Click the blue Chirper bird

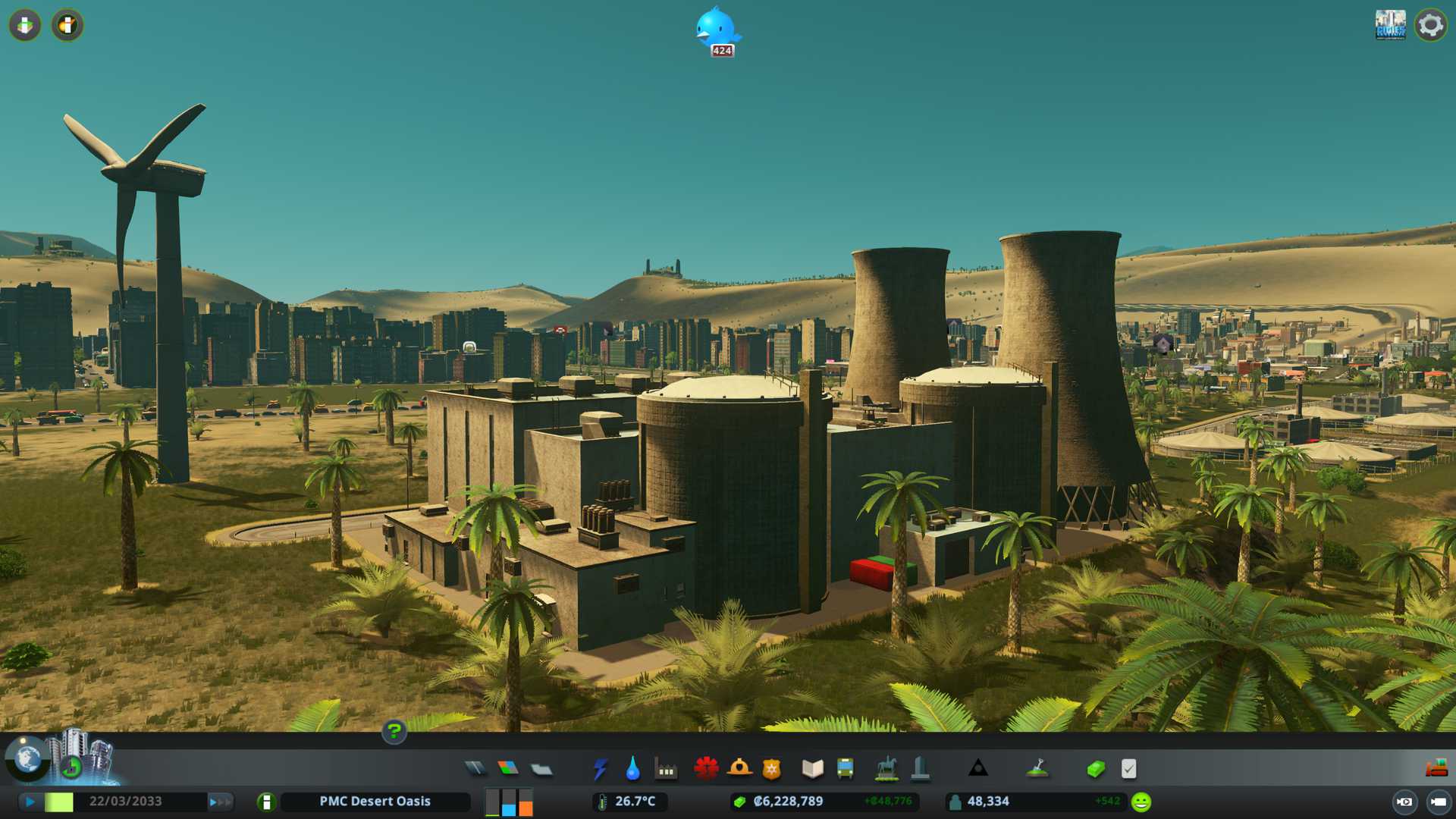716,28
